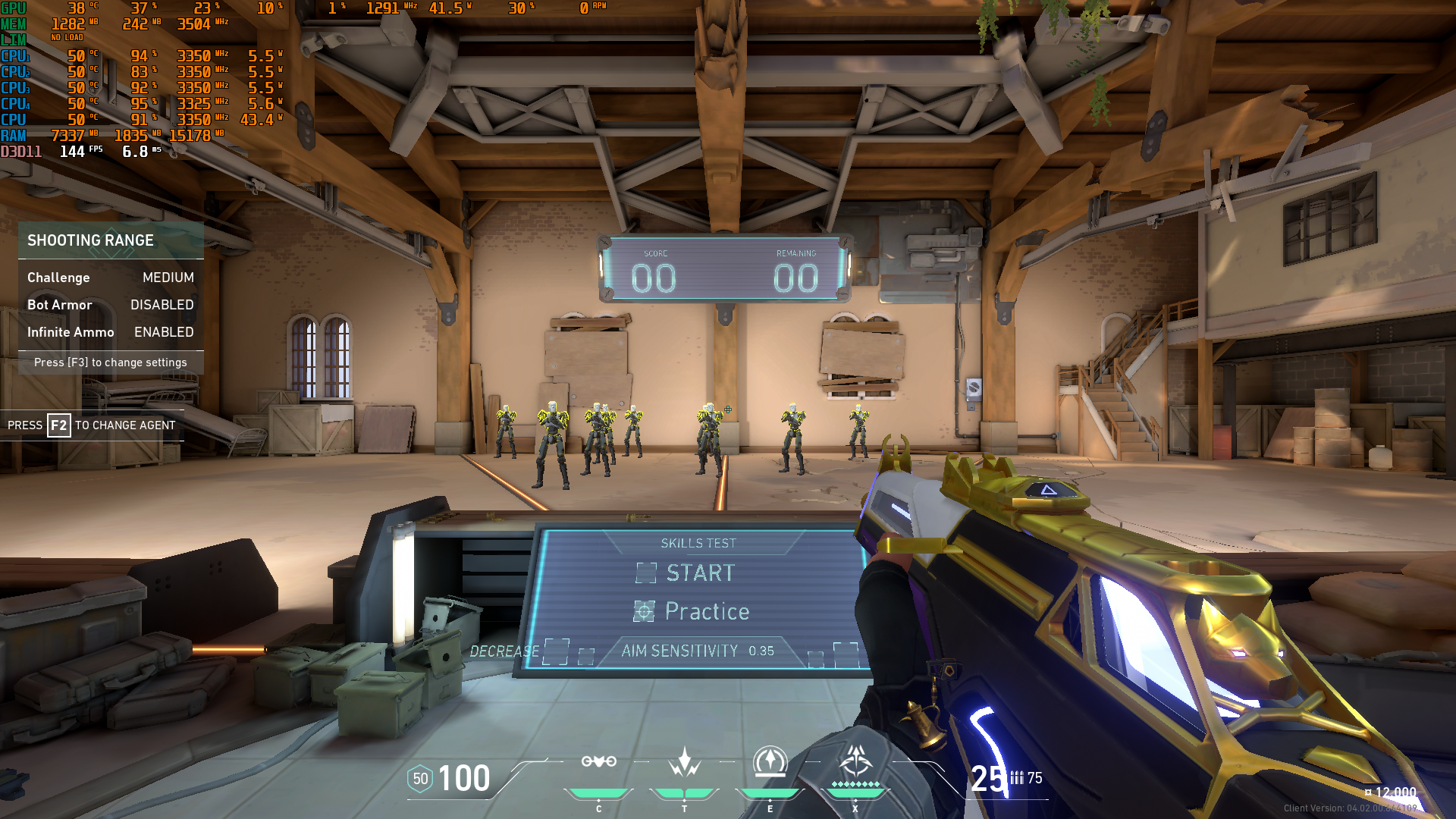The height and width of the screenshot is (819, 1456).
Task: Toggle the Bot Armor setting
Action: (x=111, y=305)
